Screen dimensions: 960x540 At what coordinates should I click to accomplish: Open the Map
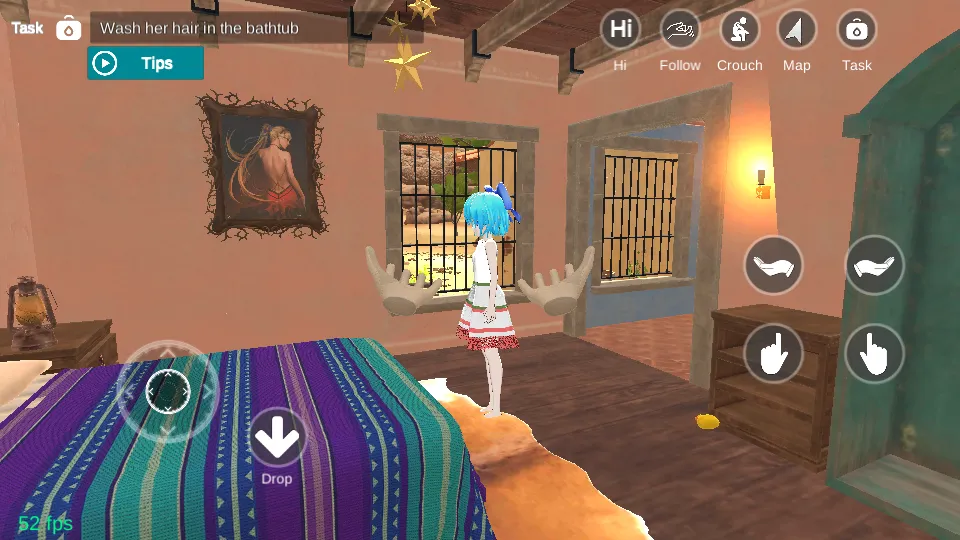pyautogui.click(x=797, y=30)
